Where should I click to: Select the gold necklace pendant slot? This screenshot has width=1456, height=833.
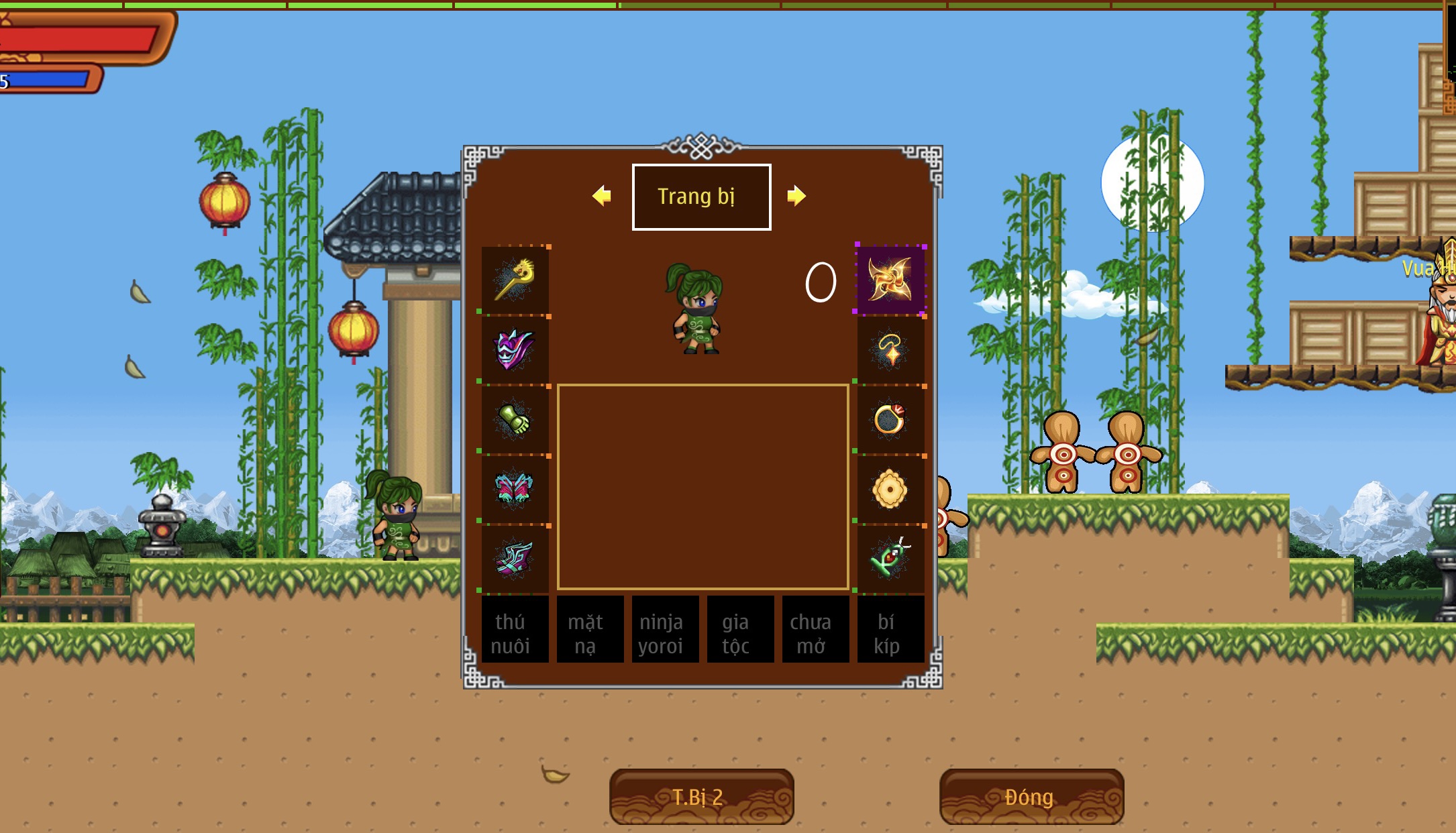[x=890, y=349]
